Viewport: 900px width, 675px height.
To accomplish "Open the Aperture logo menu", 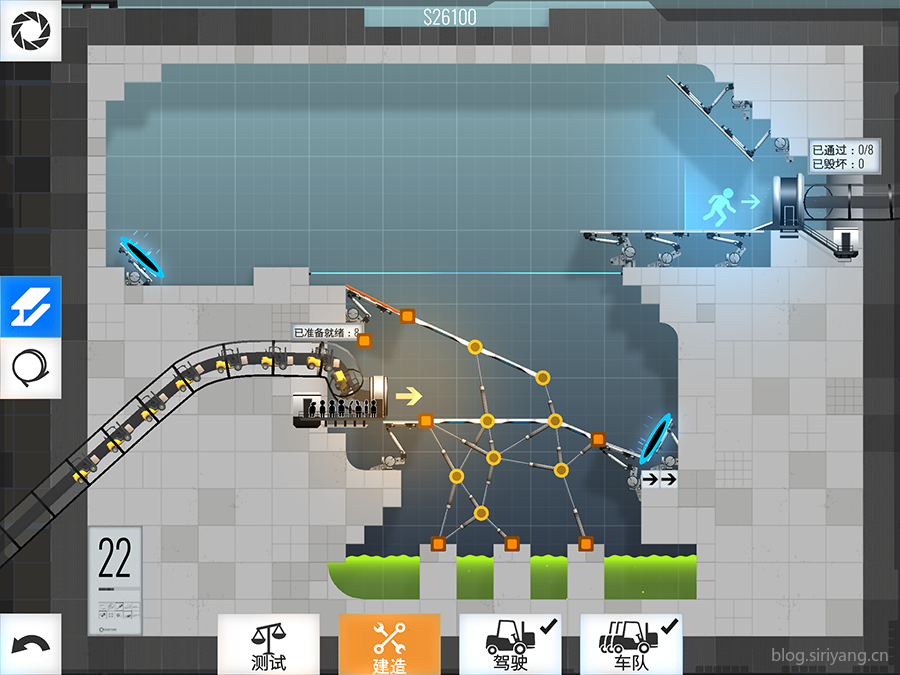I will (30, 30).
